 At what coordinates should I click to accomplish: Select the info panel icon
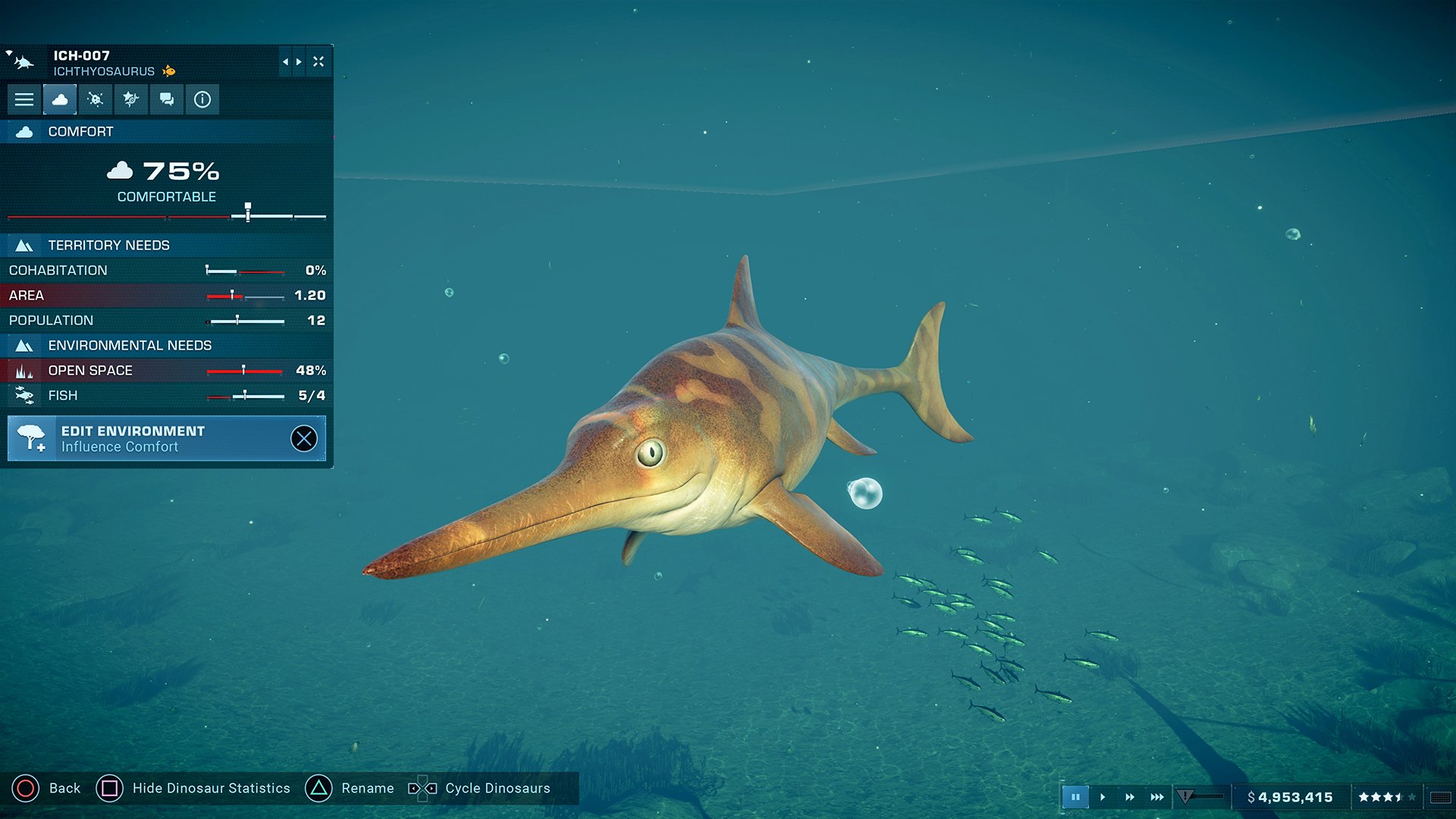click(x=201, y=99)
